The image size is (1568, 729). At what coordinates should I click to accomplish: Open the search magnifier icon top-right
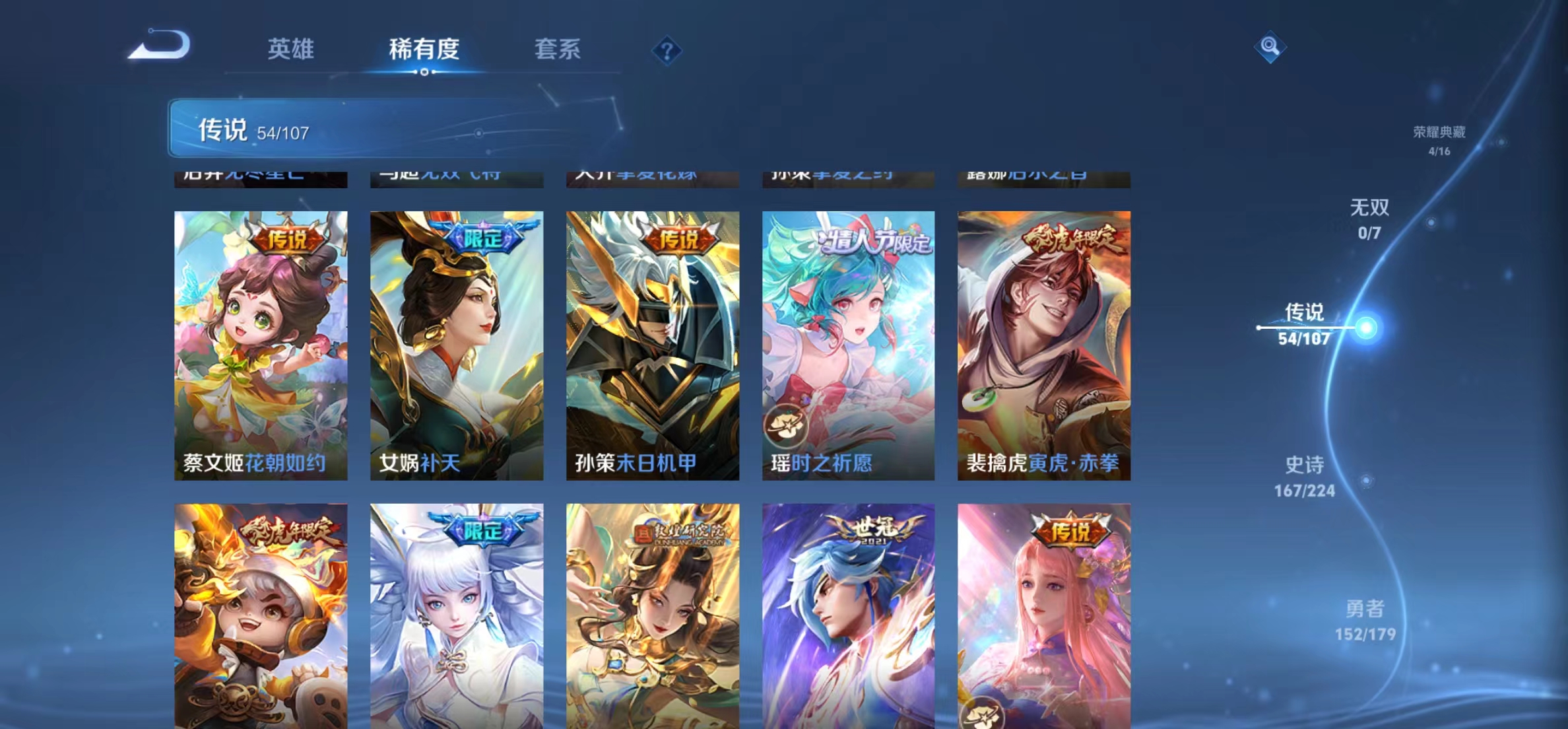(x=1271, y=48)
